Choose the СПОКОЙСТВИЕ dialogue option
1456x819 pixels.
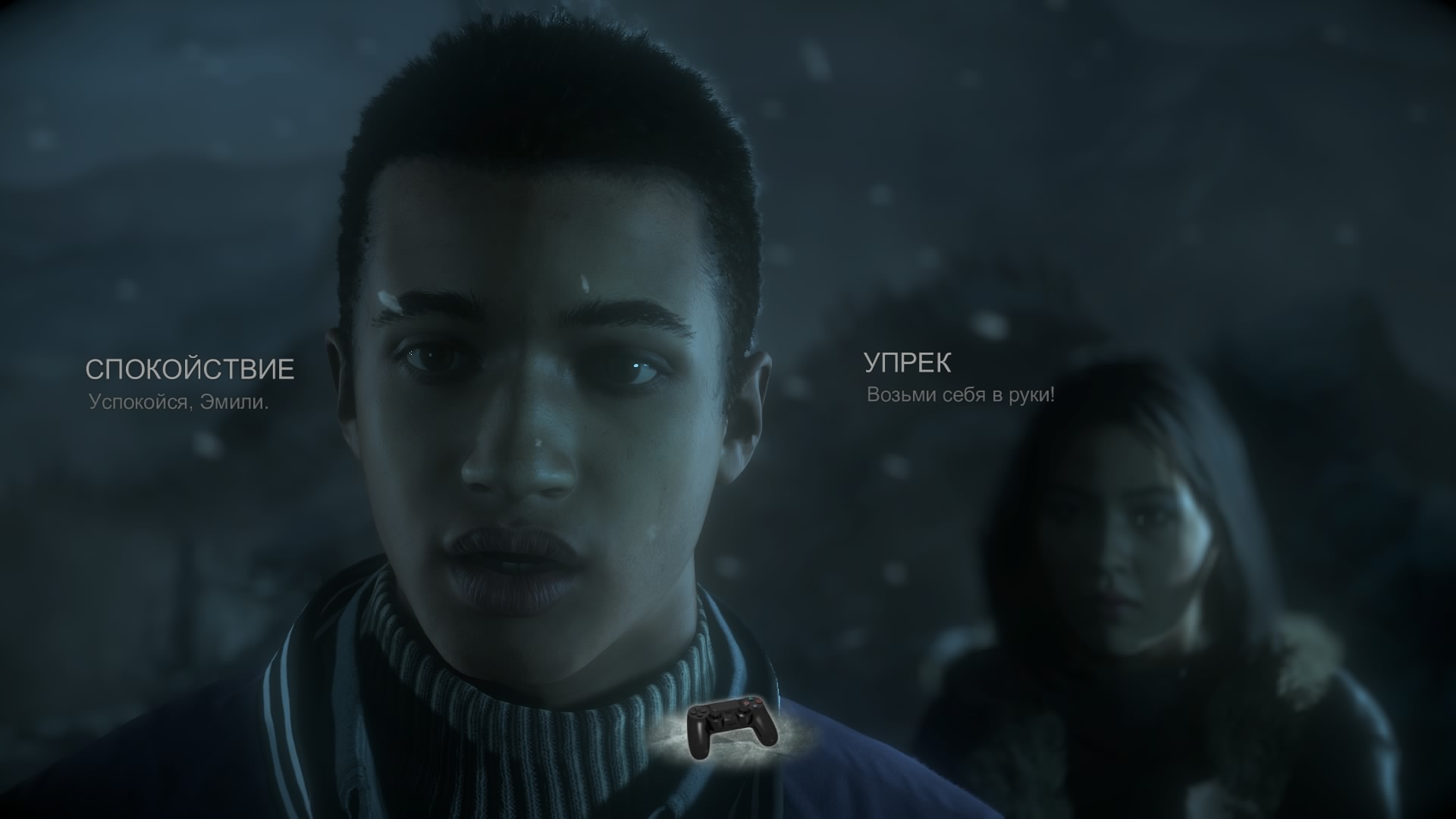click(x=189, y=370)
